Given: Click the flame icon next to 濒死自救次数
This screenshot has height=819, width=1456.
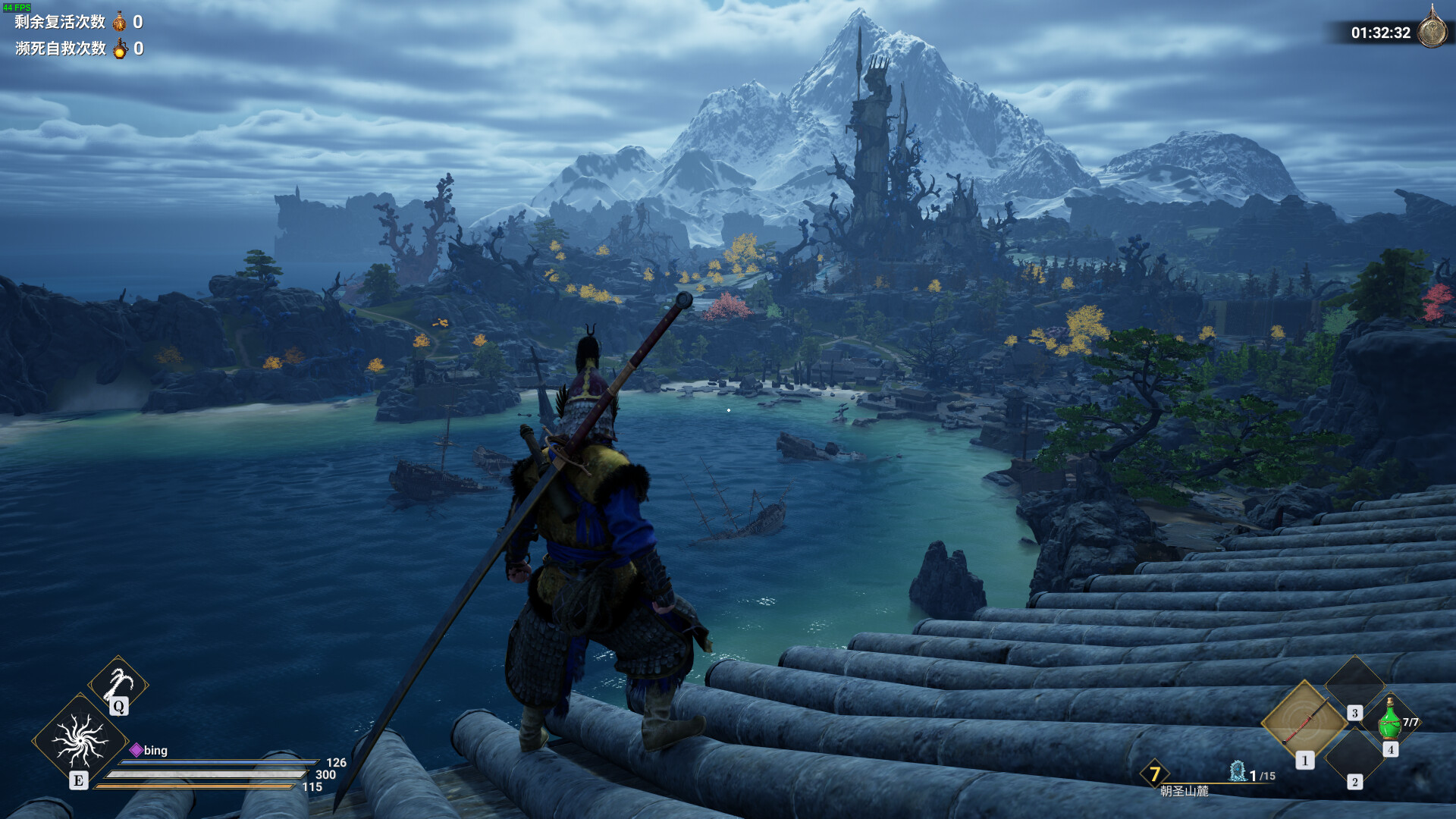Looking at the screenshot, I should click(x=119, y=49).
